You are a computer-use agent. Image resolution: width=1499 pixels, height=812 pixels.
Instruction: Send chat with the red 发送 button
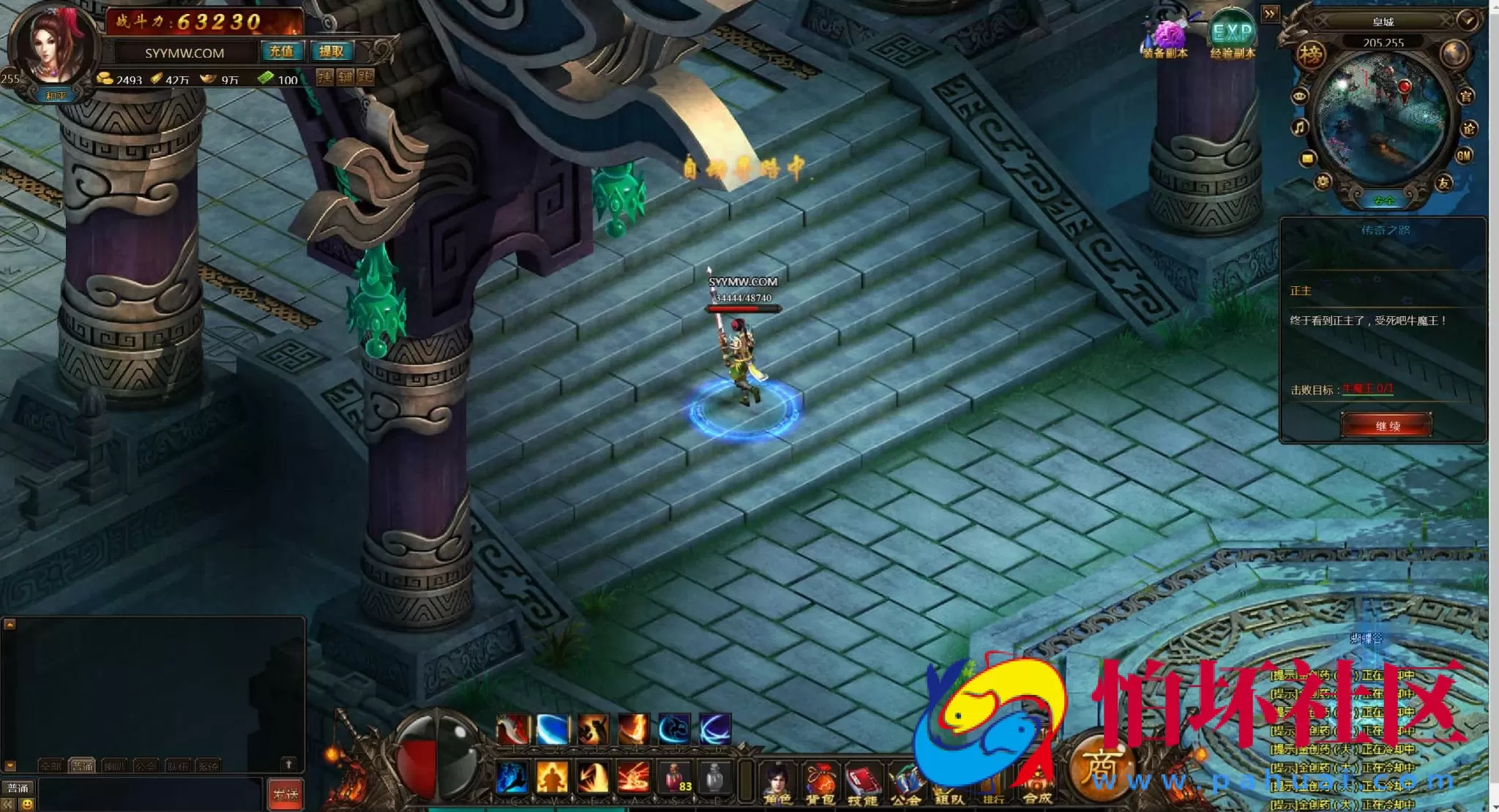tap(285, 794)
